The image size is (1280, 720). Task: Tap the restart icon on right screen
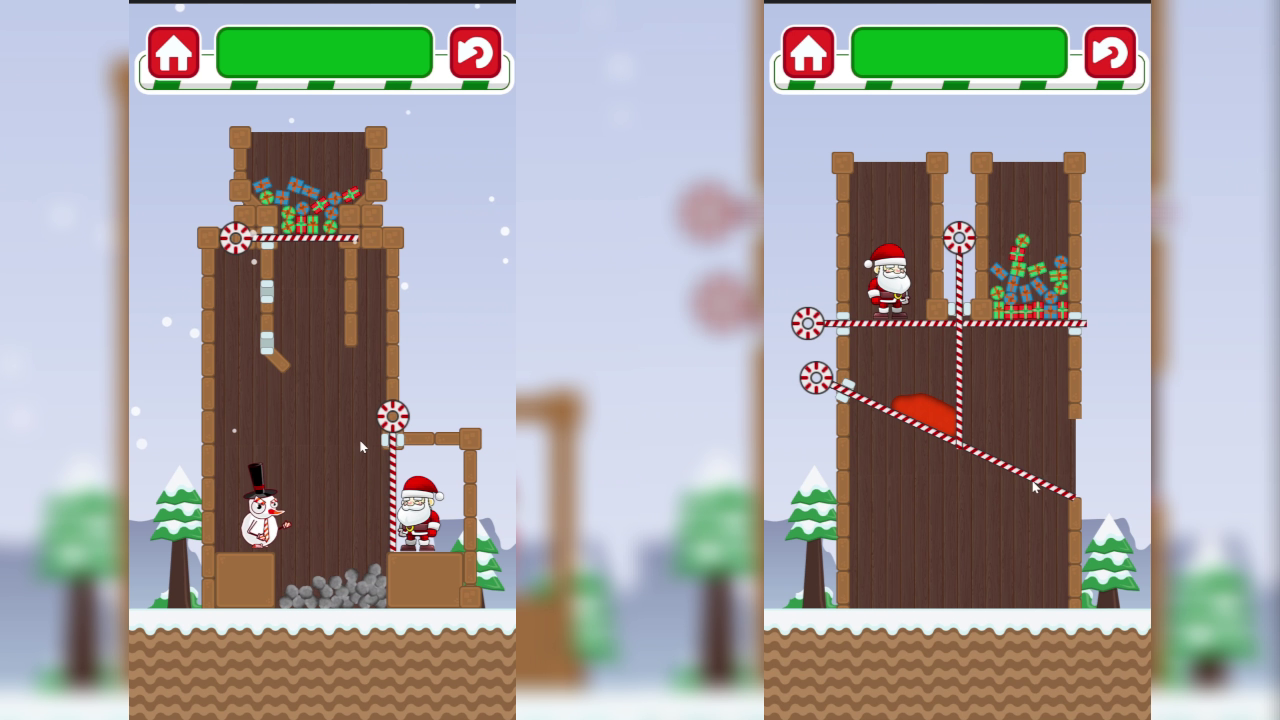(x=1108, y=52)
